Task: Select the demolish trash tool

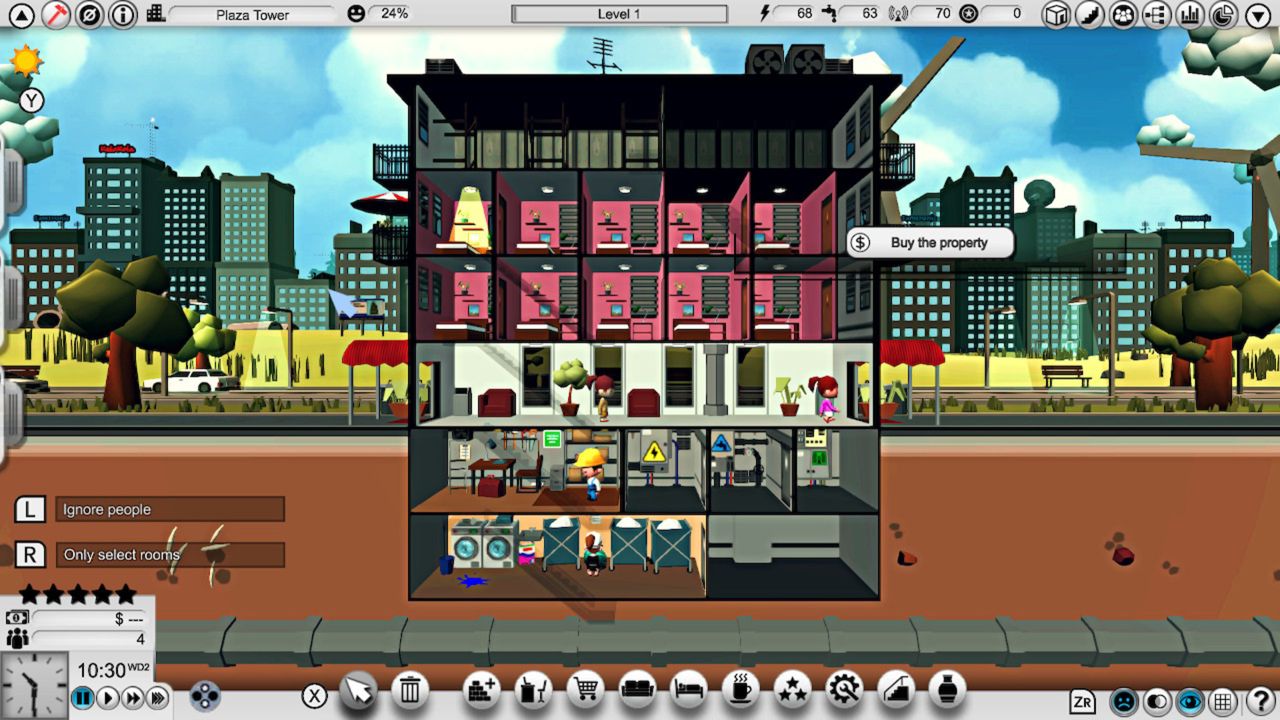Action: point(409,692)
